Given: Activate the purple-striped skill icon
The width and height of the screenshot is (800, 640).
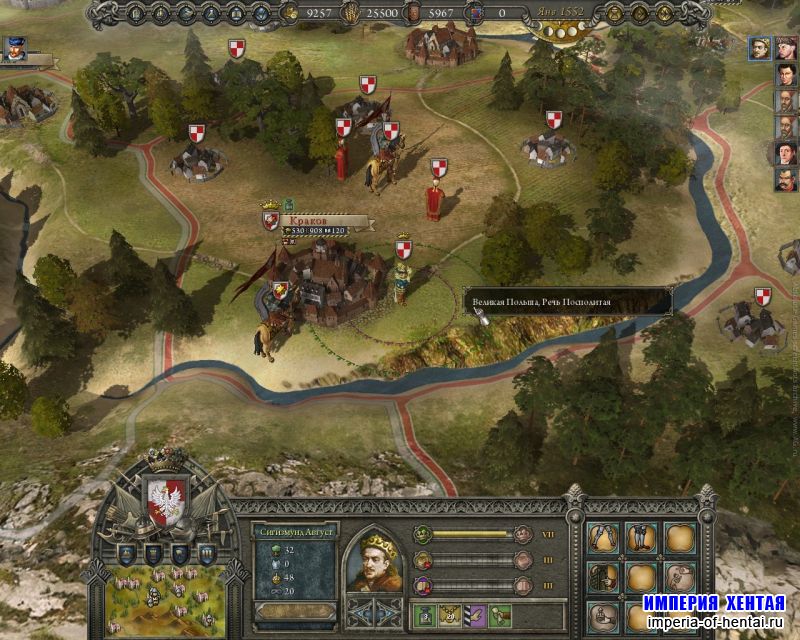Looking at the screenshot, I should pos(475,616).
